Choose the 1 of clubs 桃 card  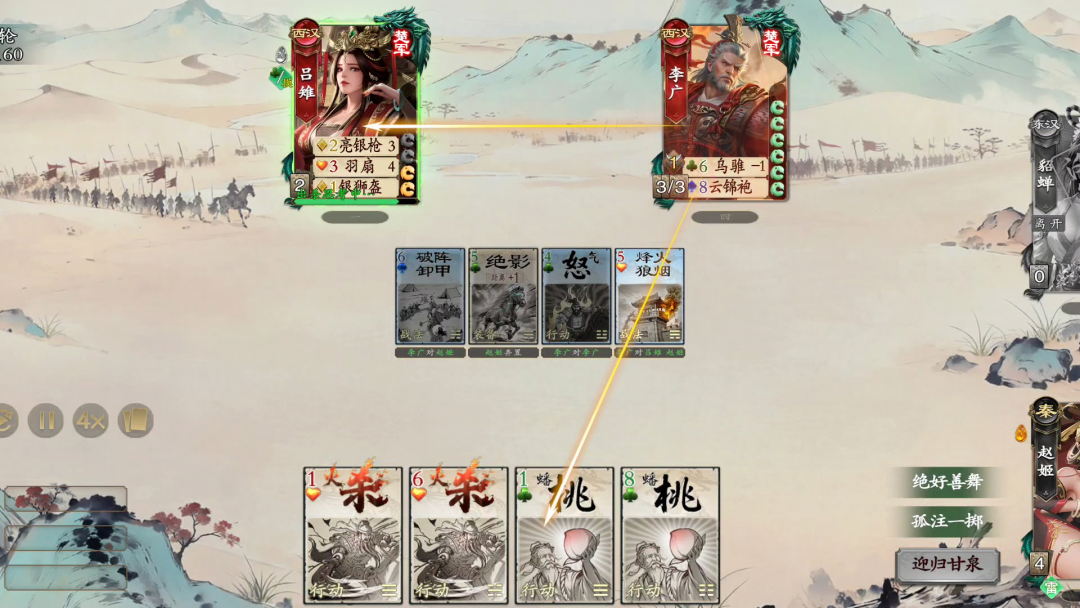click(565, 534)
